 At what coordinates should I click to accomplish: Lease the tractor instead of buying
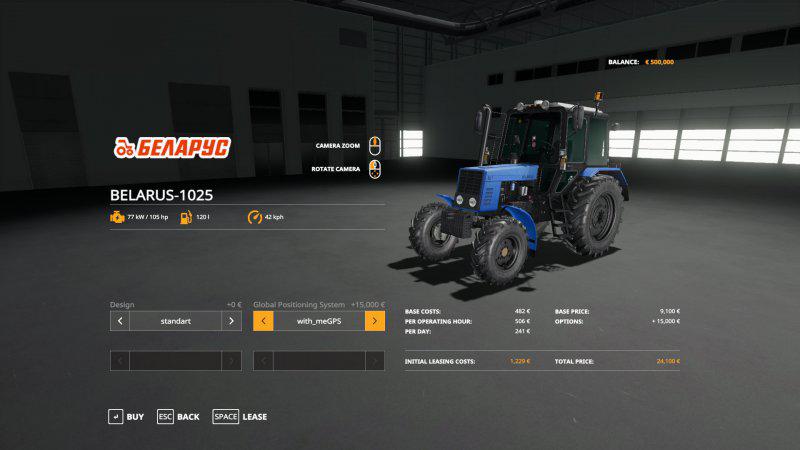240,416
